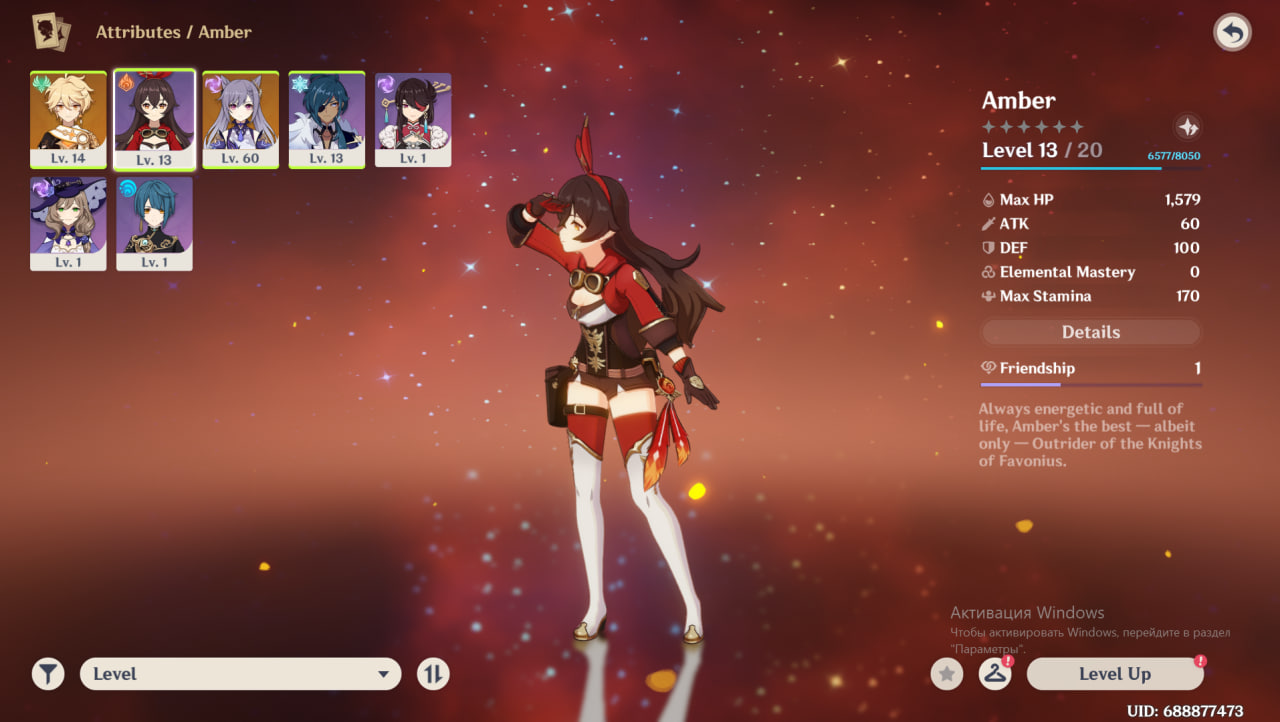This screenshot has height=722, width=1280.
Task: Click the character archive icon beside Attributes
Action: coord(51,32)
